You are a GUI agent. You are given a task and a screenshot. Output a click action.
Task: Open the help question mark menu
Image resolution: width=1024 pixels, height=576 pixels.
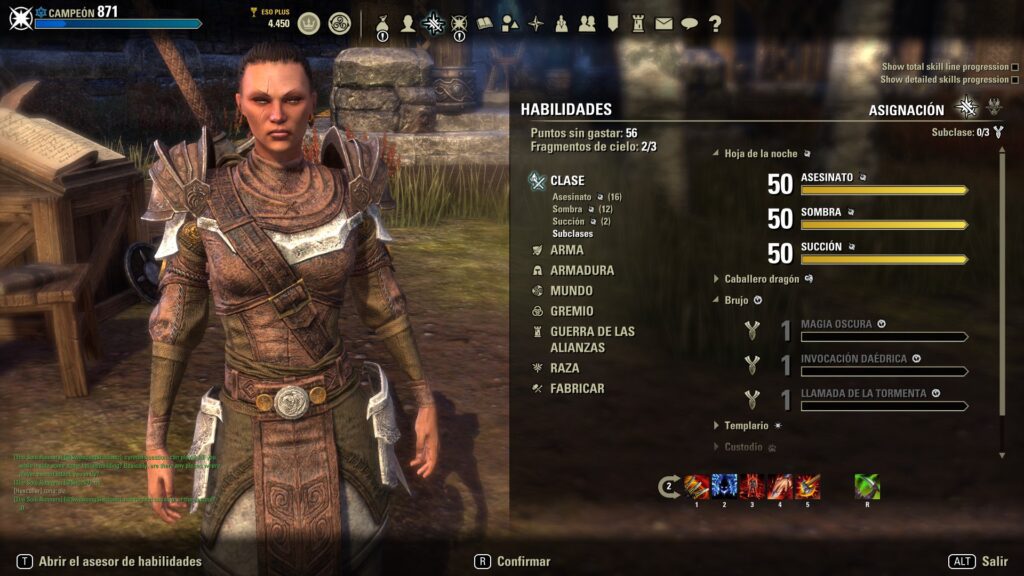pos(715,24)
